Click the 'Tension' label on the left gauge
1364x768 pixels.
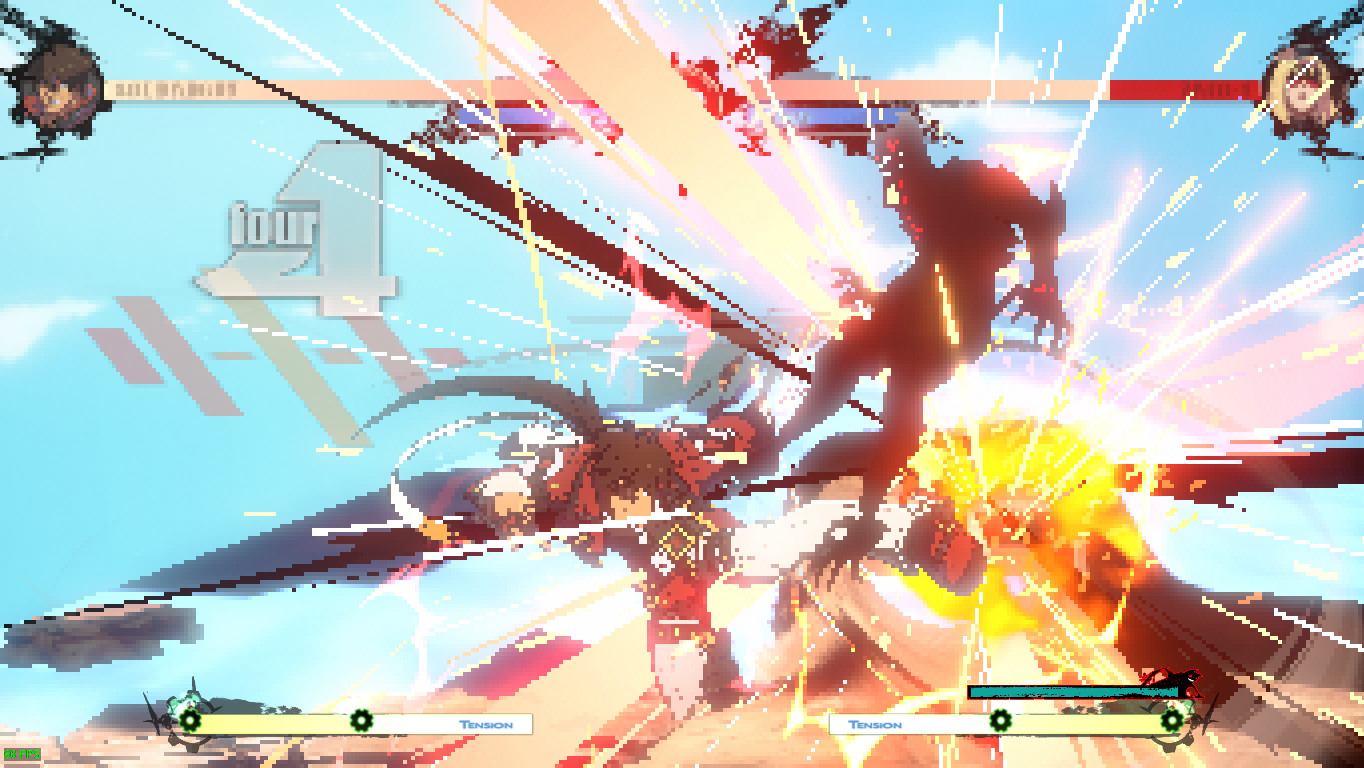tap(484, 723)
